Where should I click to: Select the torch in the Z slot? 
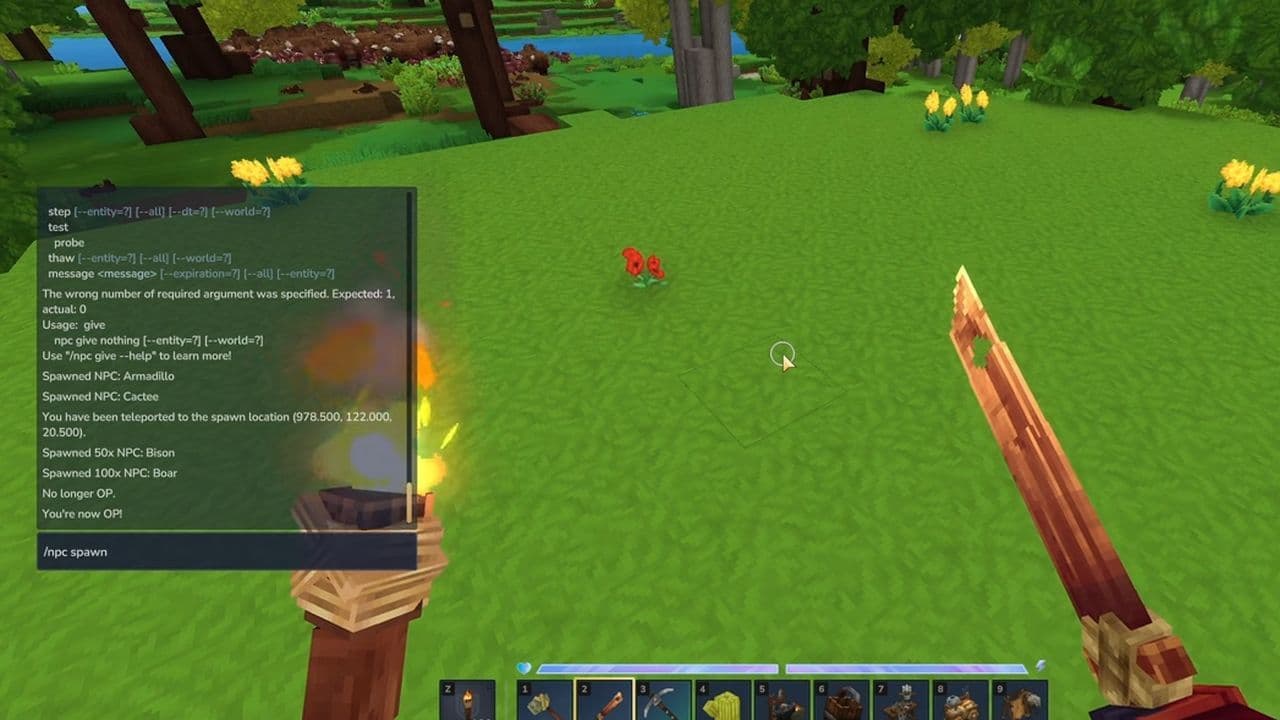467,700
